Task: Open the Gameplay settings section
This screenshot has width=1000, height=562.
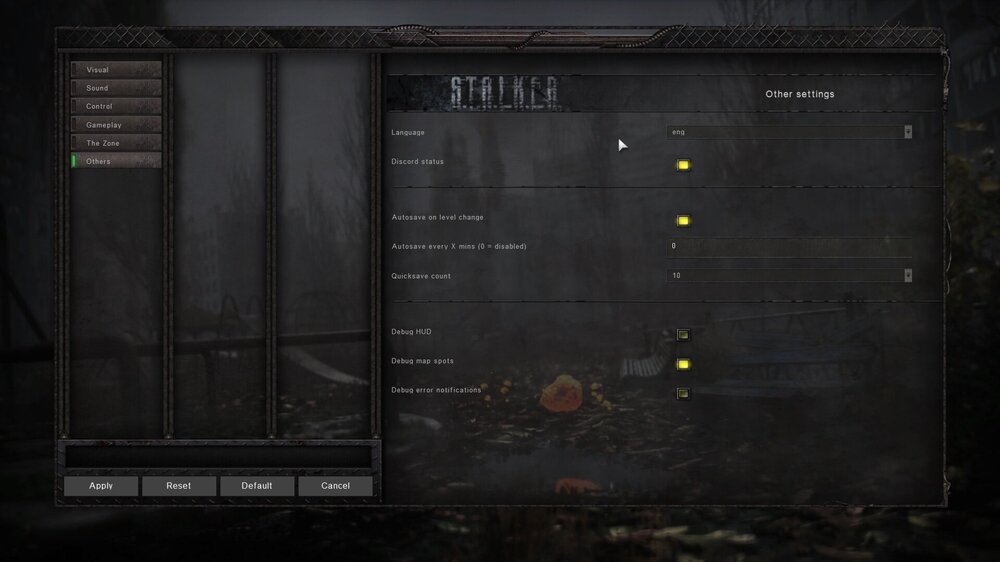Action: [116, 125]
